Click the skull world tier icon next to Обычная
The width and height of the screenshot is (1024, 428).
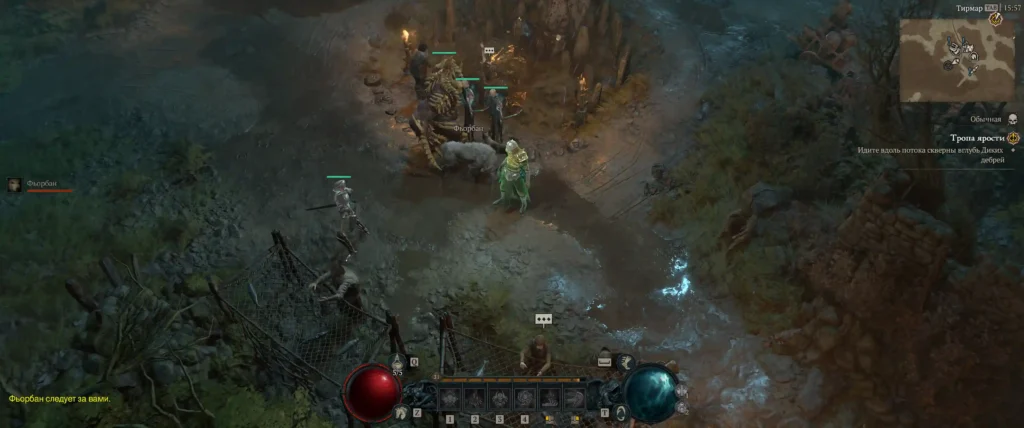pyautogui.click(x=1012, y=119)
